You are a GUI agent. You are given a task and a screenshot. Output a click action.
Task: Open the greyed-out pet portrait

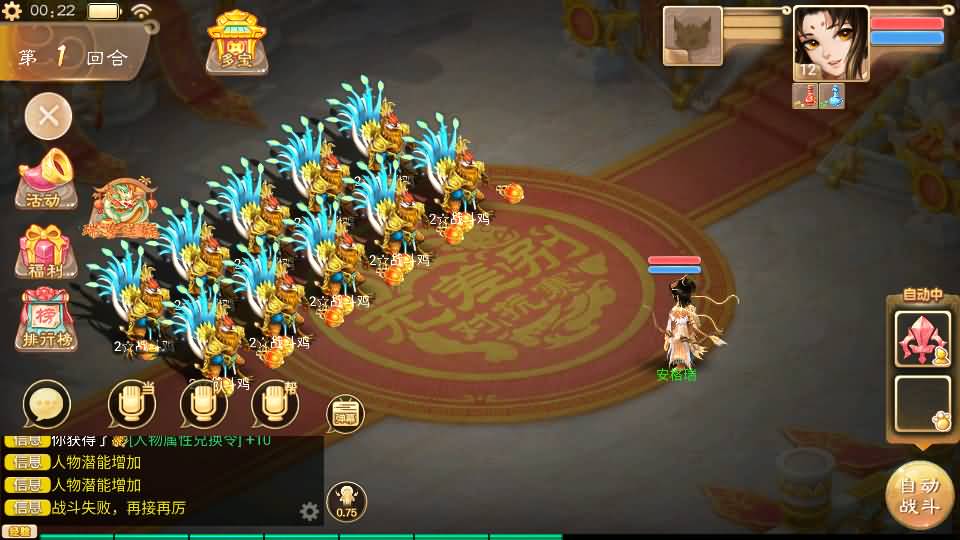(x=692, y=36)
